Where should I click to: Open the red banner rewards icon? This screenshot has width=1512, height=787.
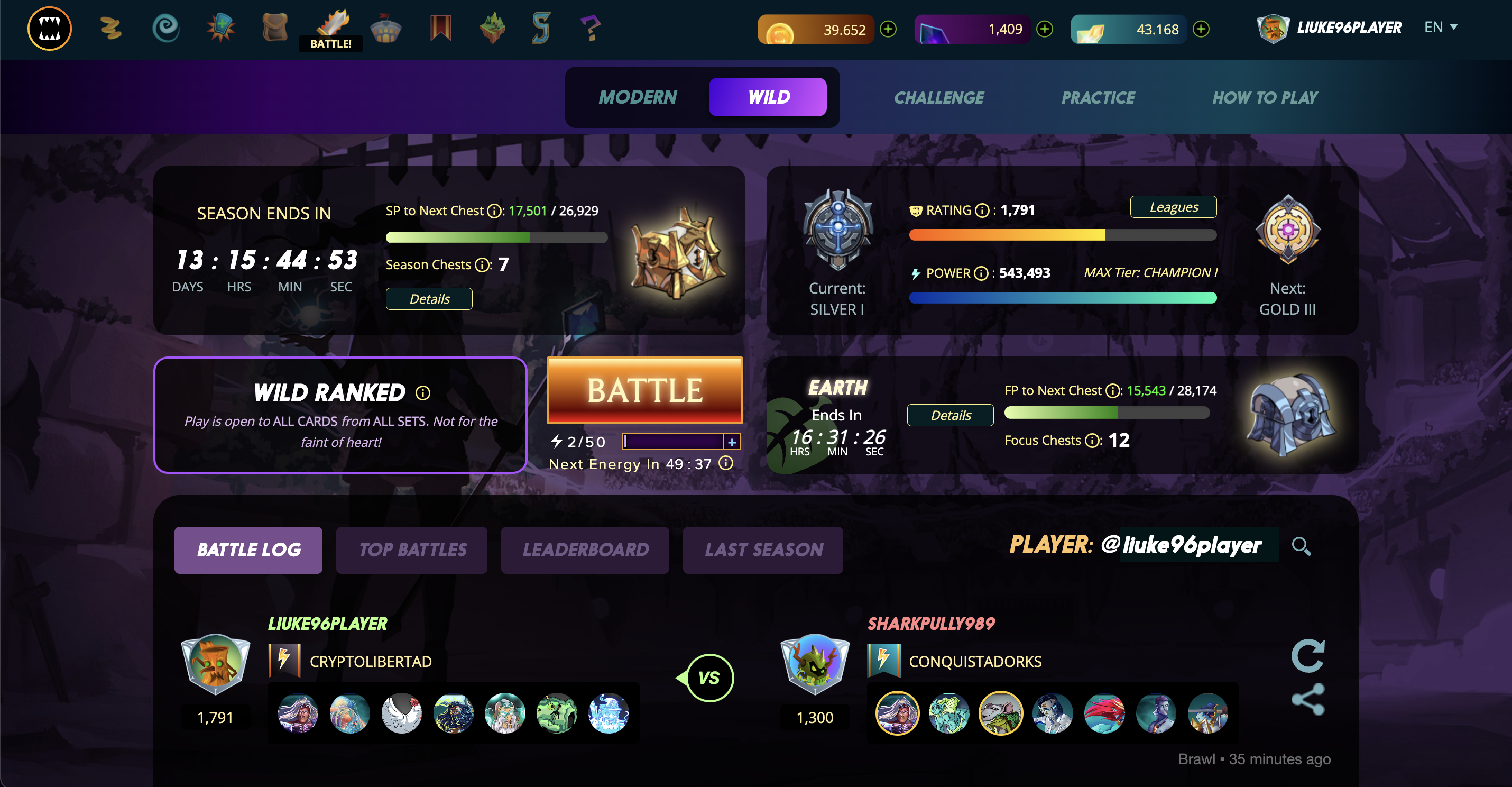pyautogui.click(x=440, y=28)
